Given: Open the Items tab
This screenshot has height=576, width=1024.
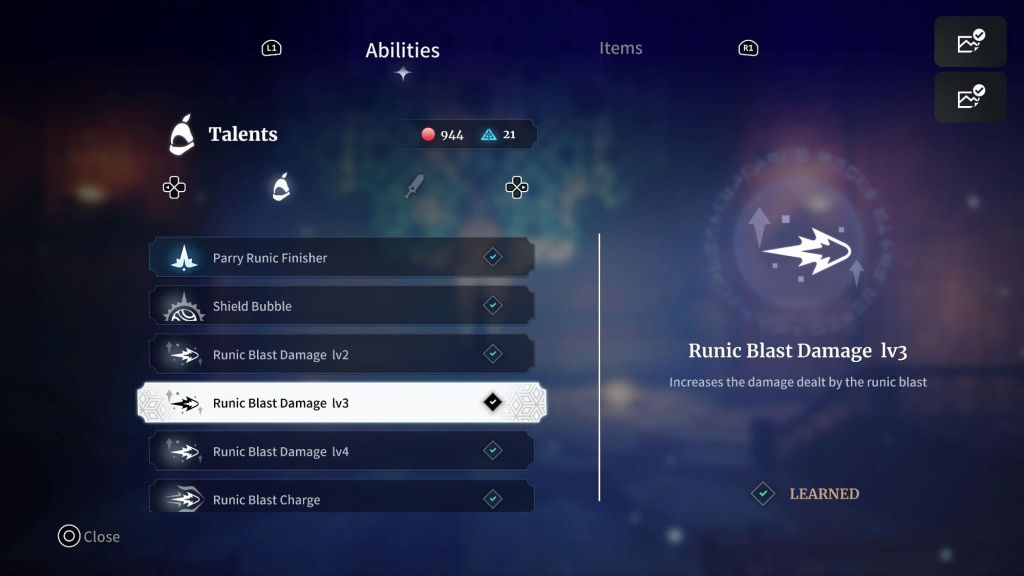Looking at the screenshot, I should click(620, 48).
